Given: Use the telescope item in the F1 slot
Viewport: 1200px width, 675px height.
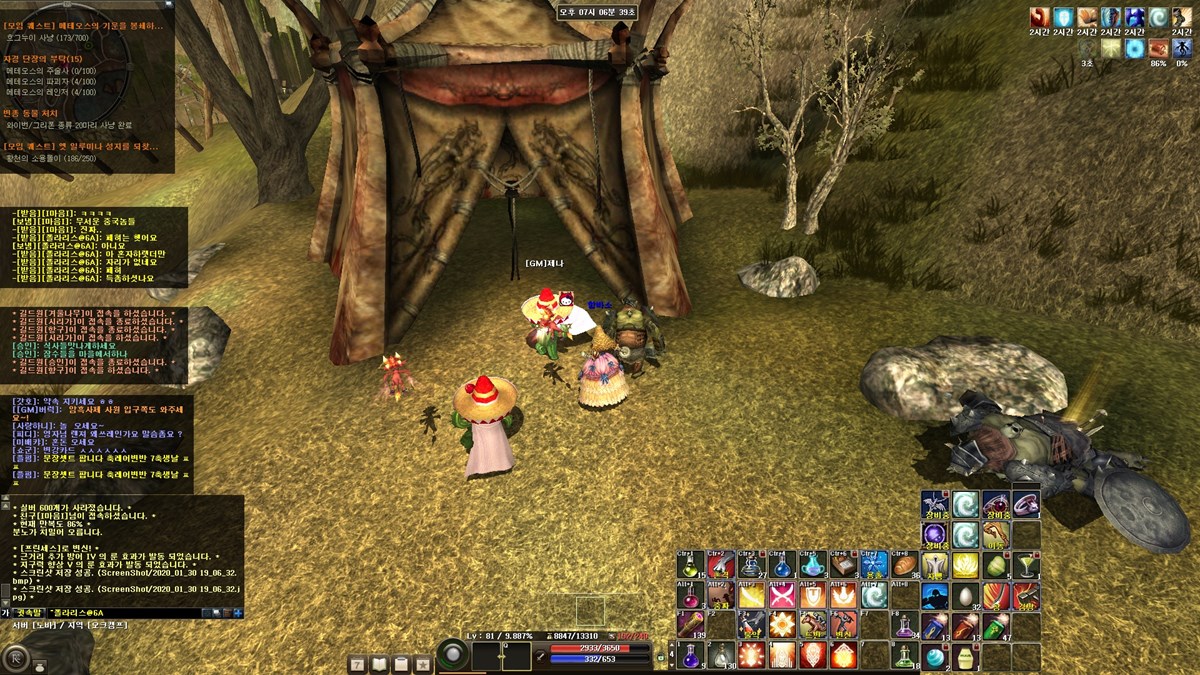Looking at the screenshot, I should pos(690,625).
